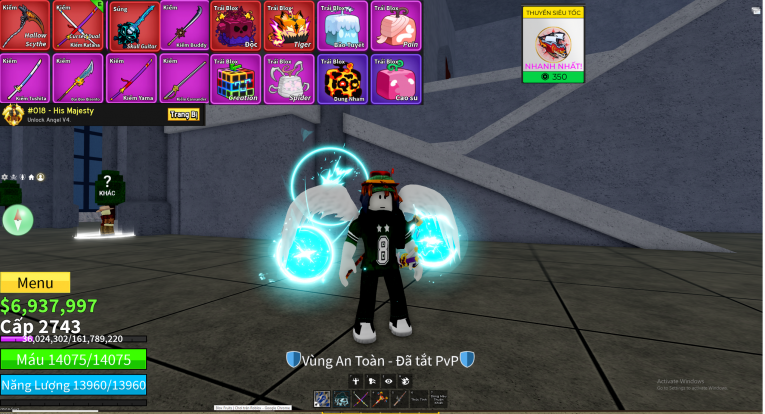Screen dimensions: 765x414
Task: Select the Dung Nham blox fruit
Action: click(x=342, y=78)
